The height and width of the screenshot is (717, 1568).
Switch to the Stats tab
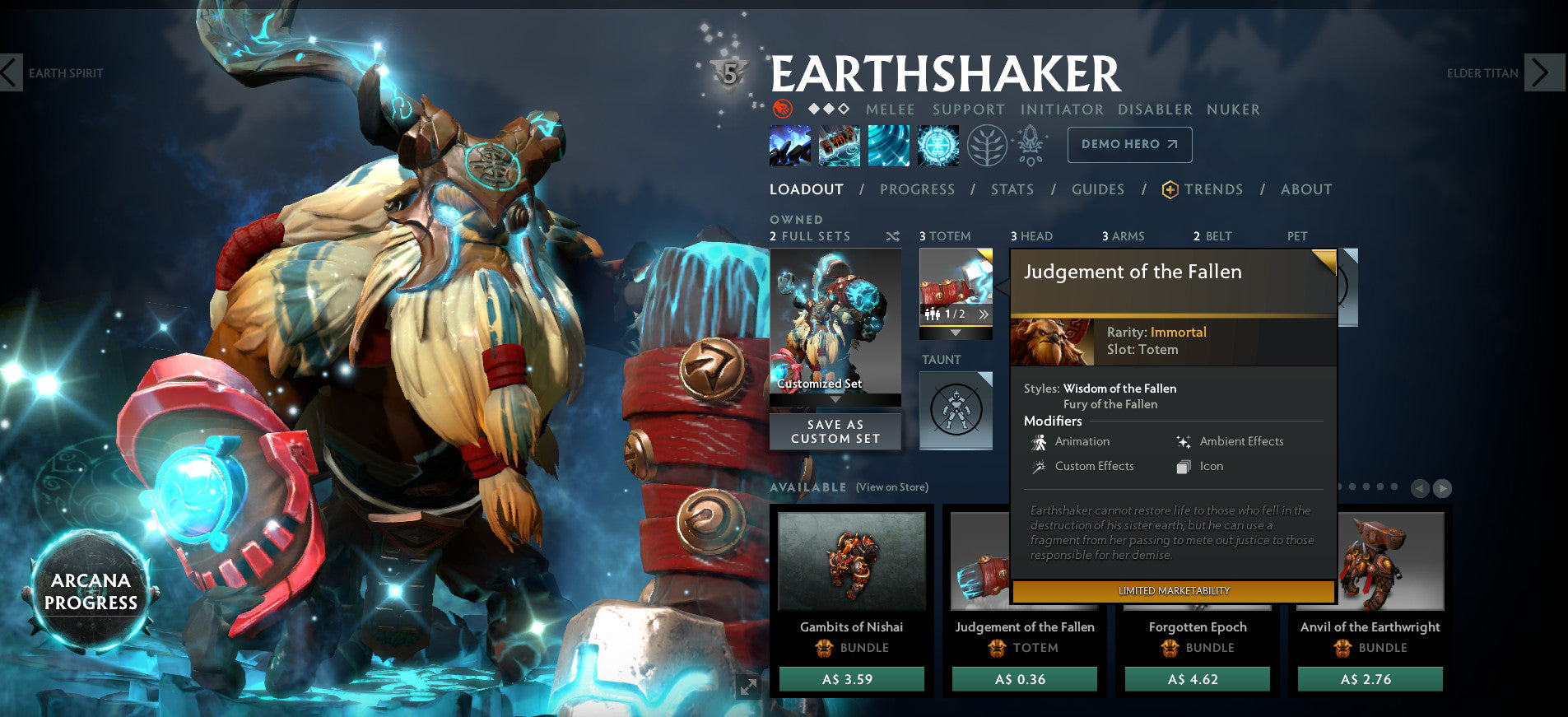tap(1012, 189)
